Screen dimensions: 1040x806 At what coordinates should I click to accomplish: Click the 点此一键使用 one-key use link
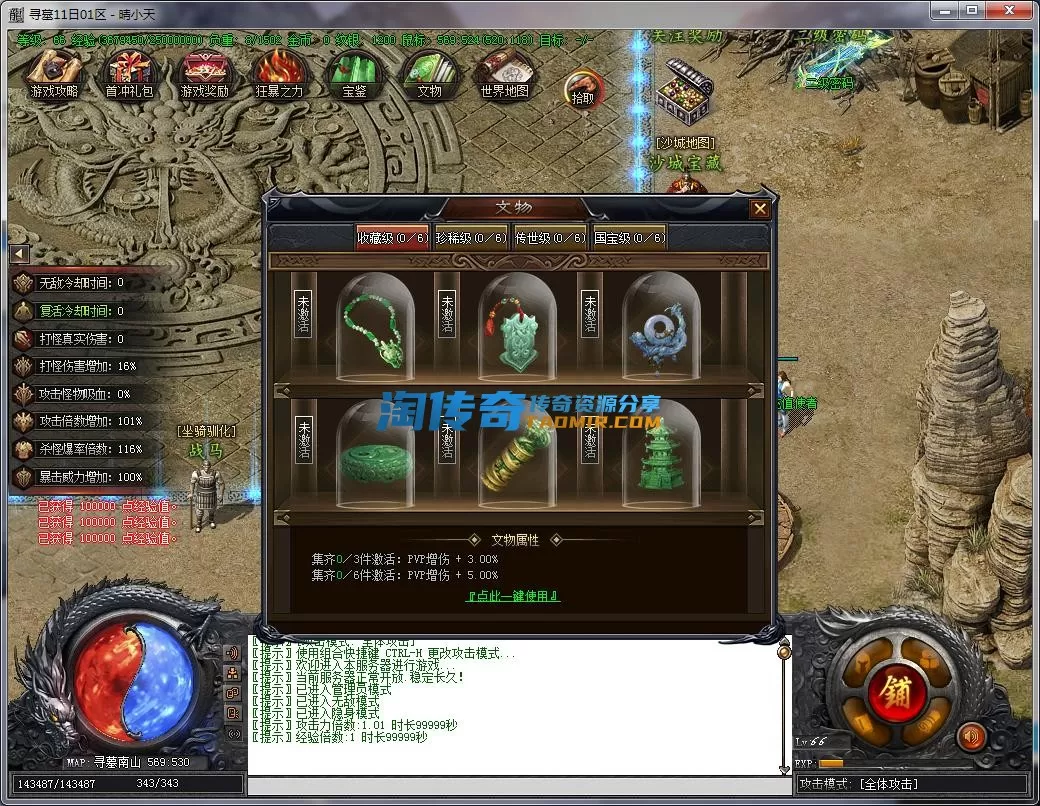tap(514, 596)
